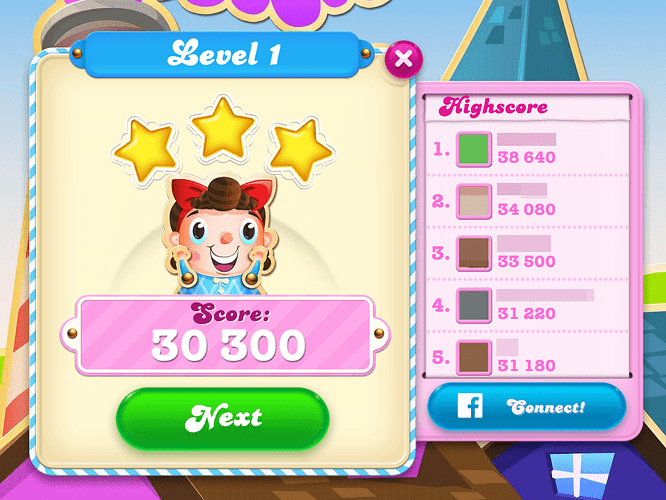The height and width of the screenshot is (500, 666).
Task: Close the Level 1 results popup
Action: click(x=403, y=59)
